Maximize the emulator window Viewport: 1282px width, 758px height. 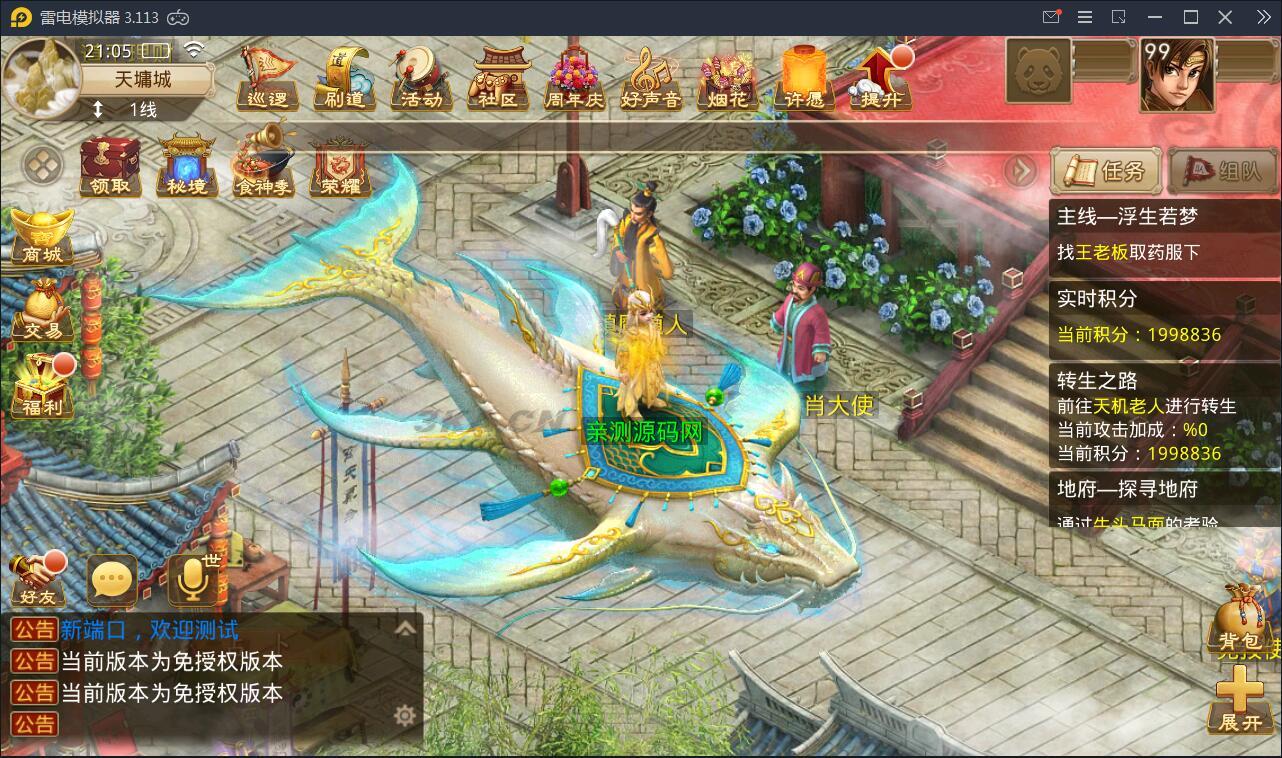coord(1191,17)
